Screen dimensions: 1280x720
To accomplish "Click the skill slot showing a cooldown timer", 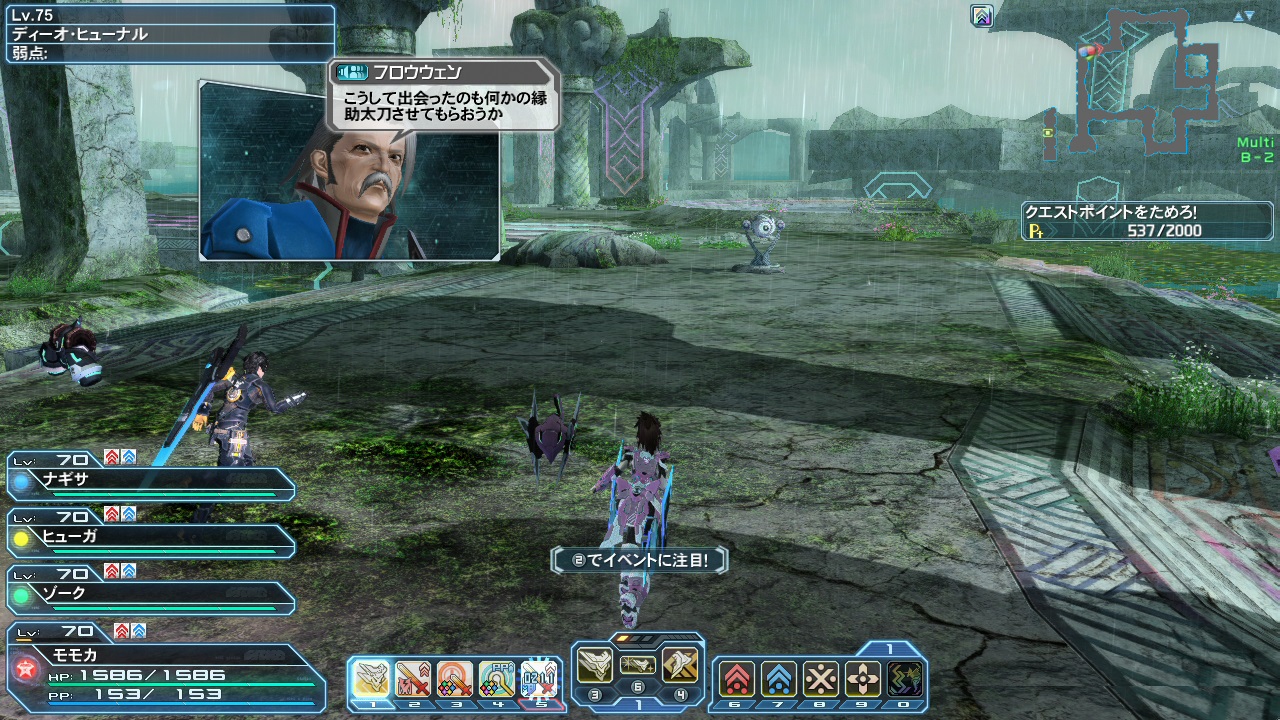I will pos(538,679).
